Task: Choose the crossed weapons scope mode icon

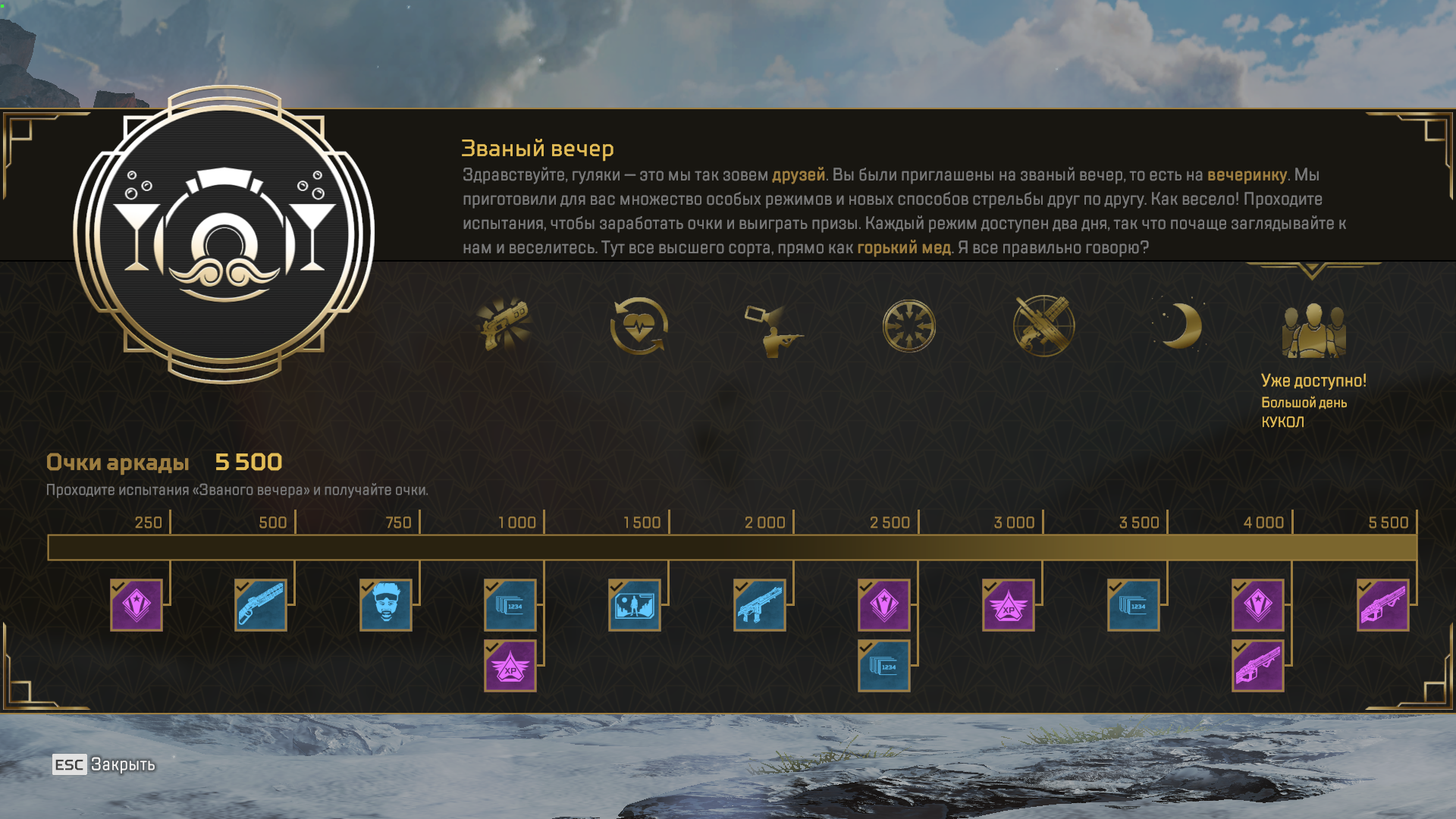Action: [x=1043, y=326]
